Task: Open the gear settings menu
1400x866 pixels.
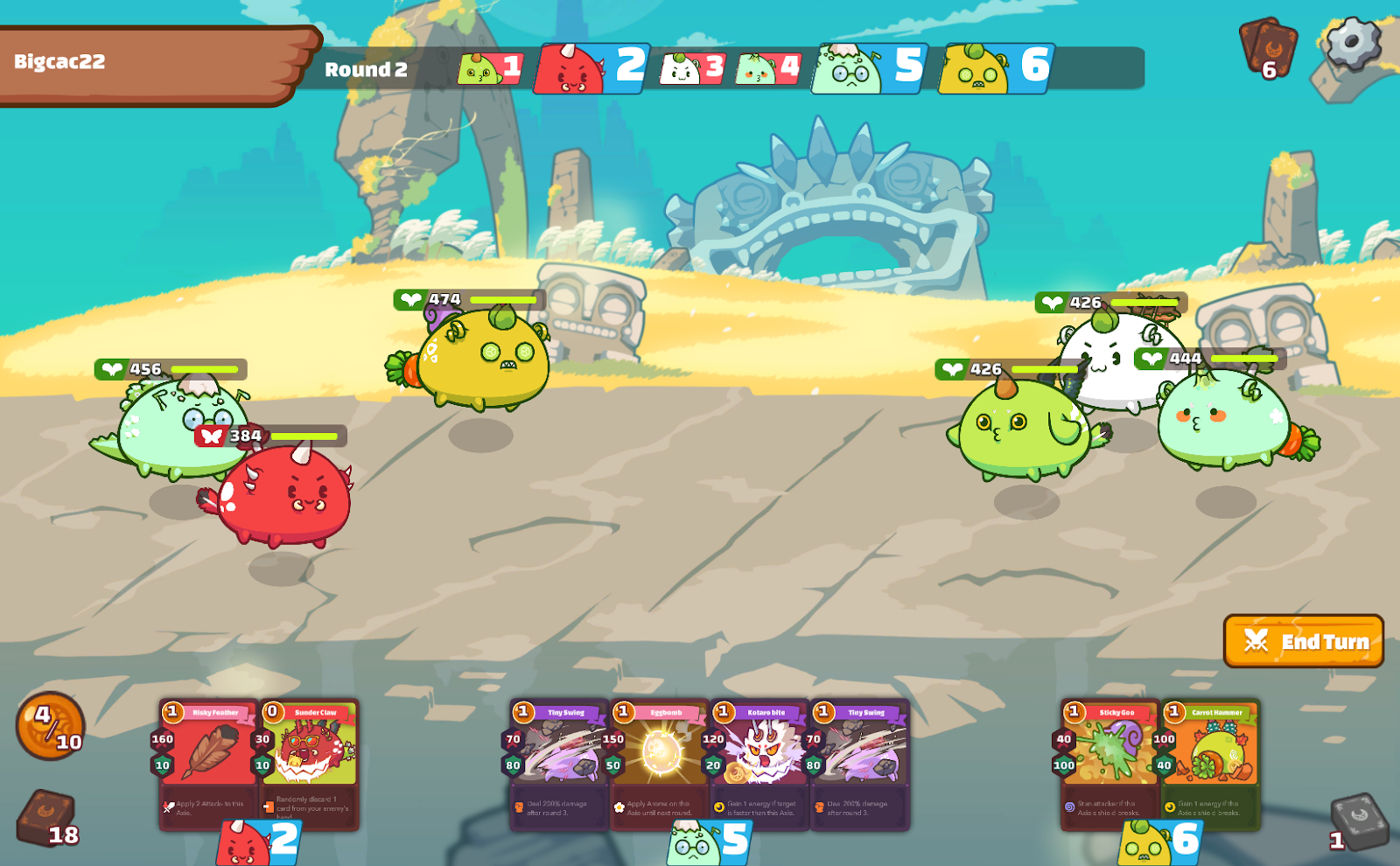Action: pos(1353,42)
